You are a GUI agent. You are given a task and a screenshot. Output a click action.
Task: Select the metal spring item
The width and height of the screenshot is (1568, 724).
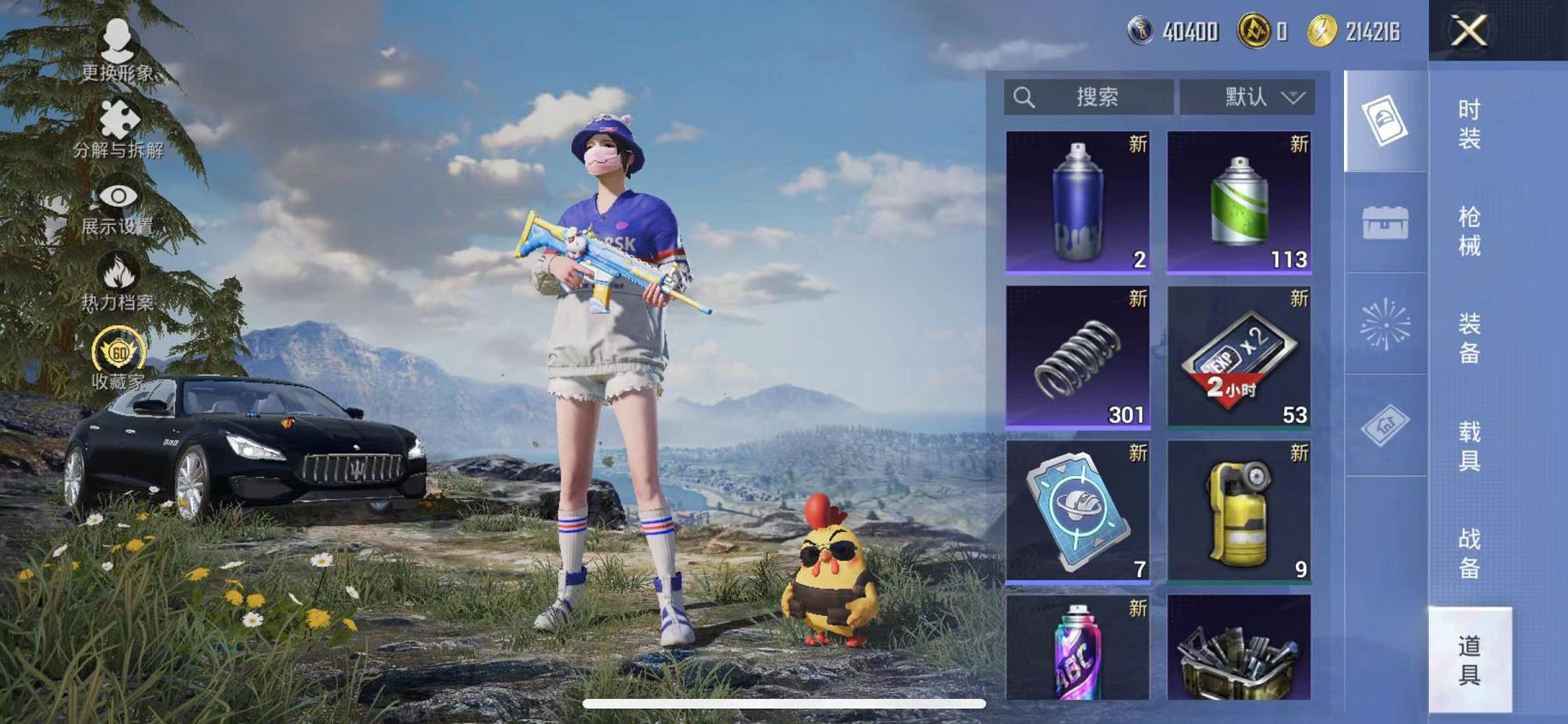[x=1077, y=356]
